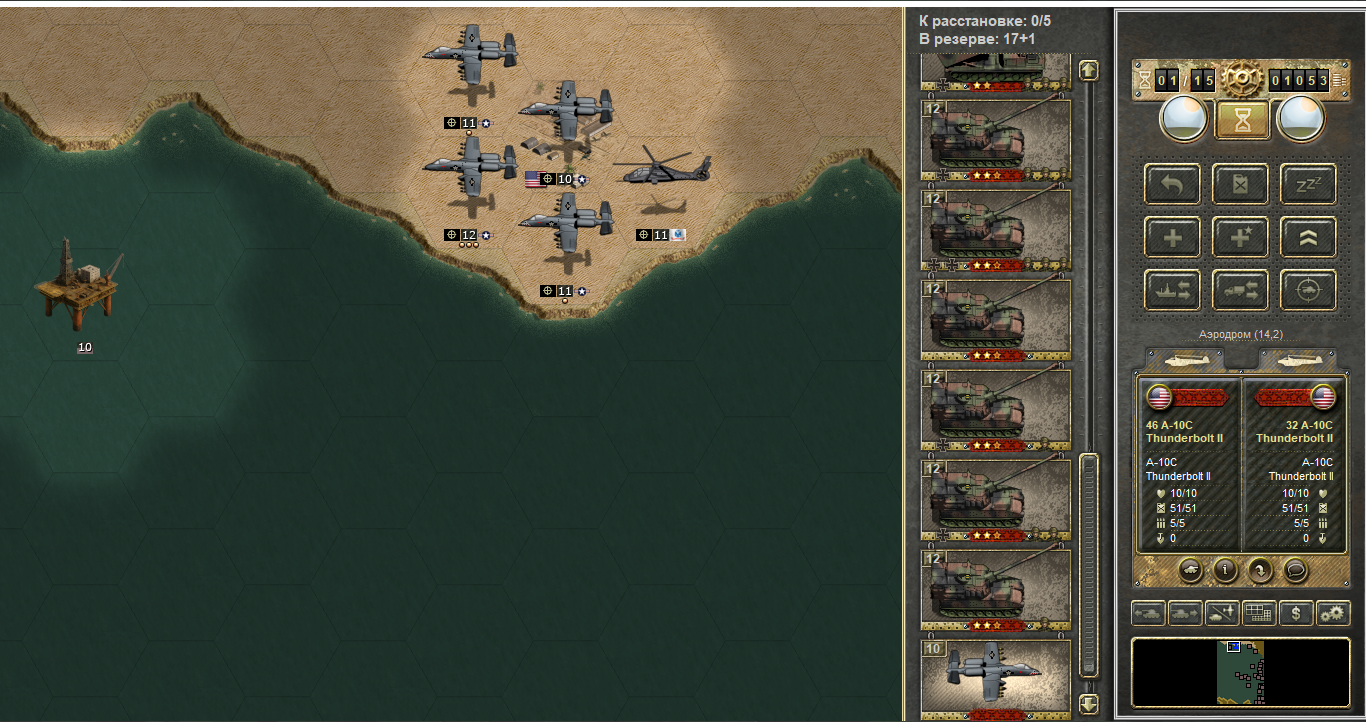Click the end turn hourglass button
The height and width of the screenshot is (722, 1366).
click(1242, 120)
